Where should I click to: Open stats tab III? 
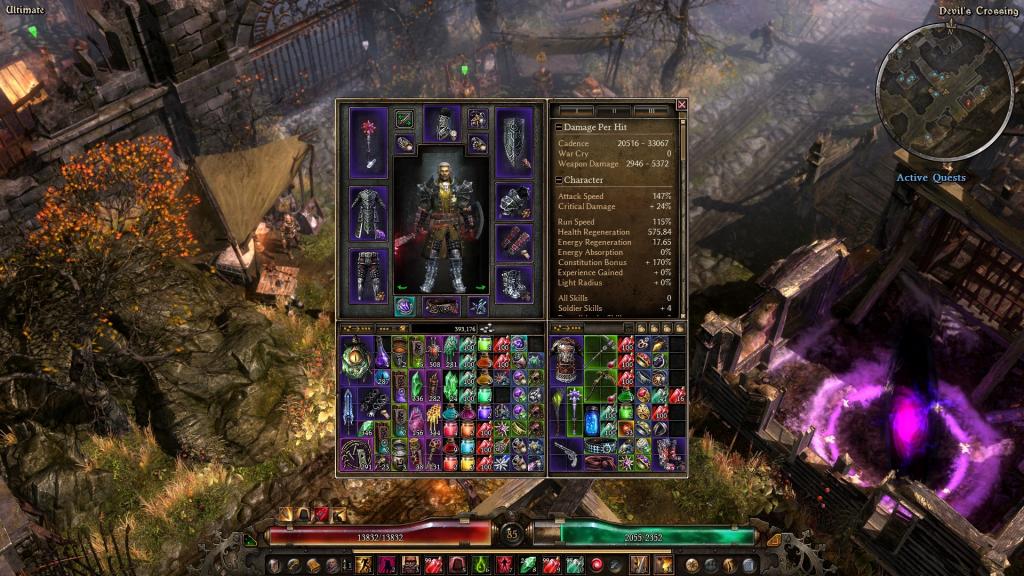coord(651,110)
